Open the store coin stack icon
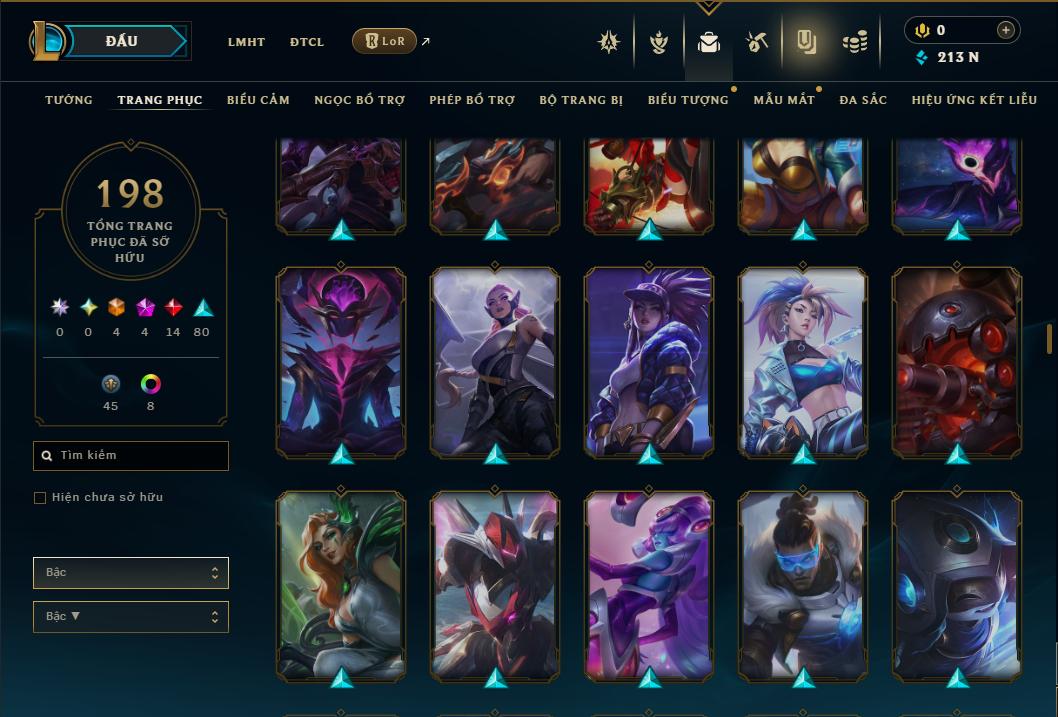1058x717 pixels. point(854,42)
